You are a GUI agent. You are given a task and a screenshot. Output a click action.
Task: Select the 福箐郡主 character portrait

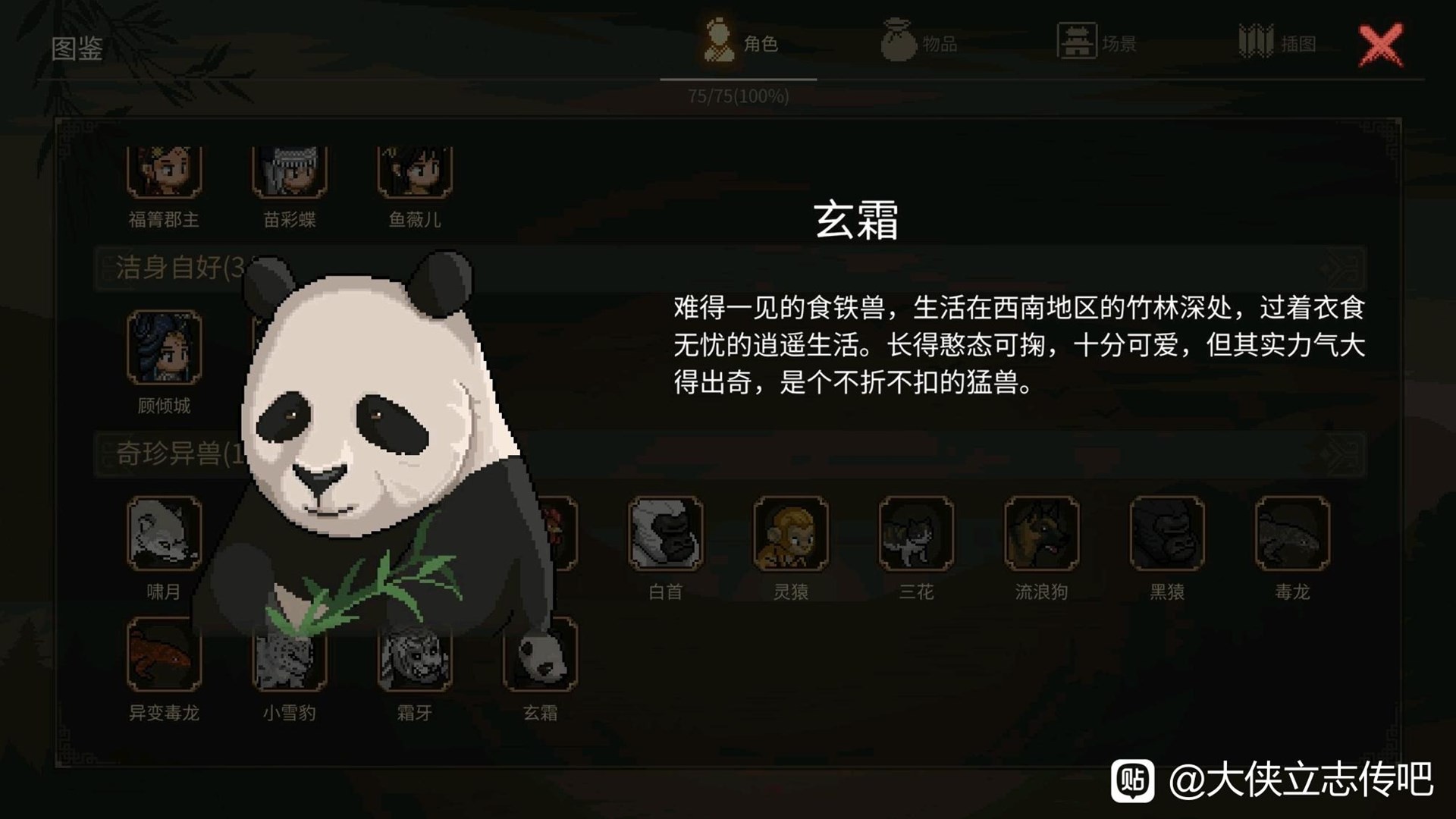click(164, 172)
